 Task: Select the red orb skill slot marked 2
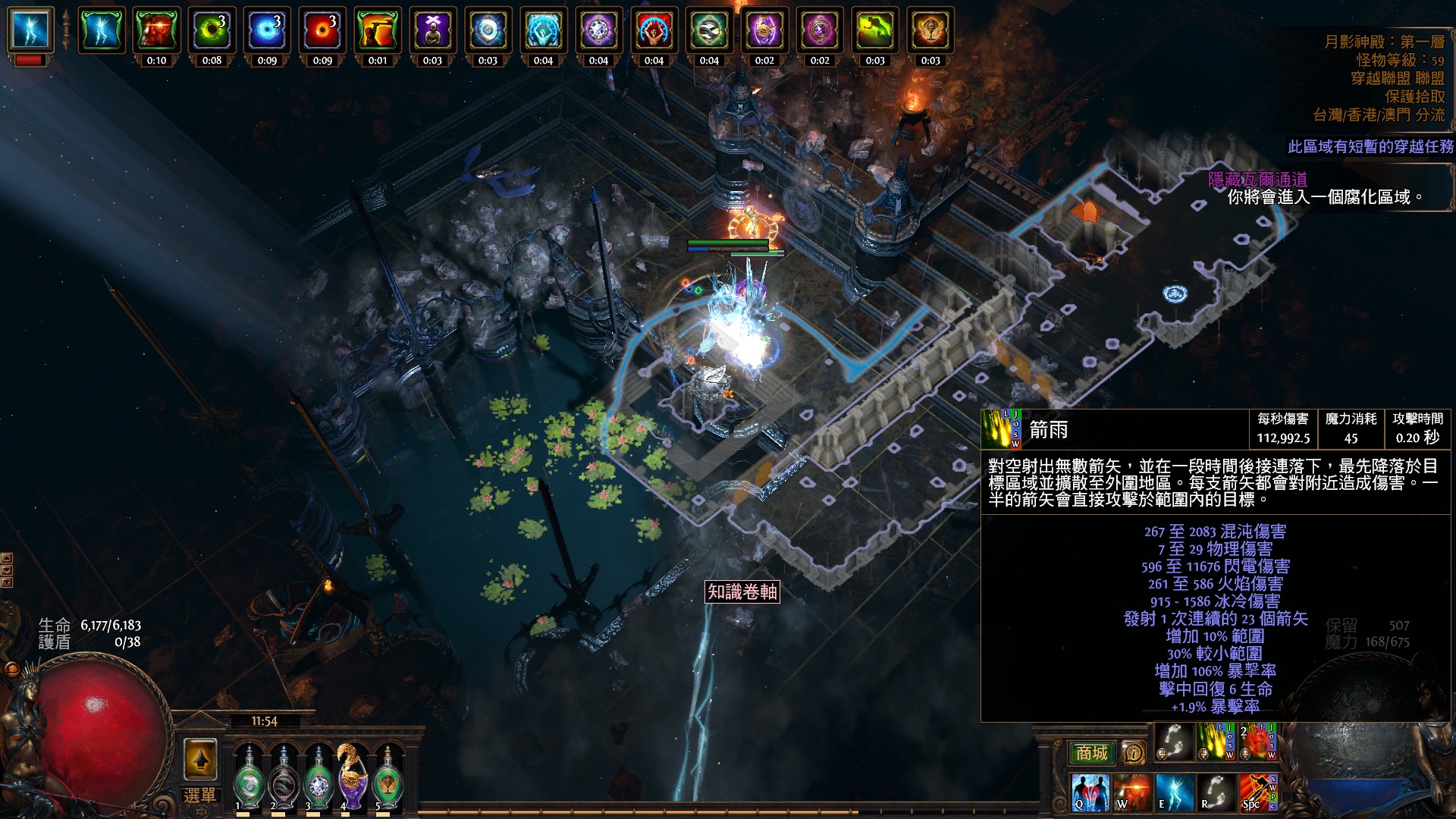1257,742
